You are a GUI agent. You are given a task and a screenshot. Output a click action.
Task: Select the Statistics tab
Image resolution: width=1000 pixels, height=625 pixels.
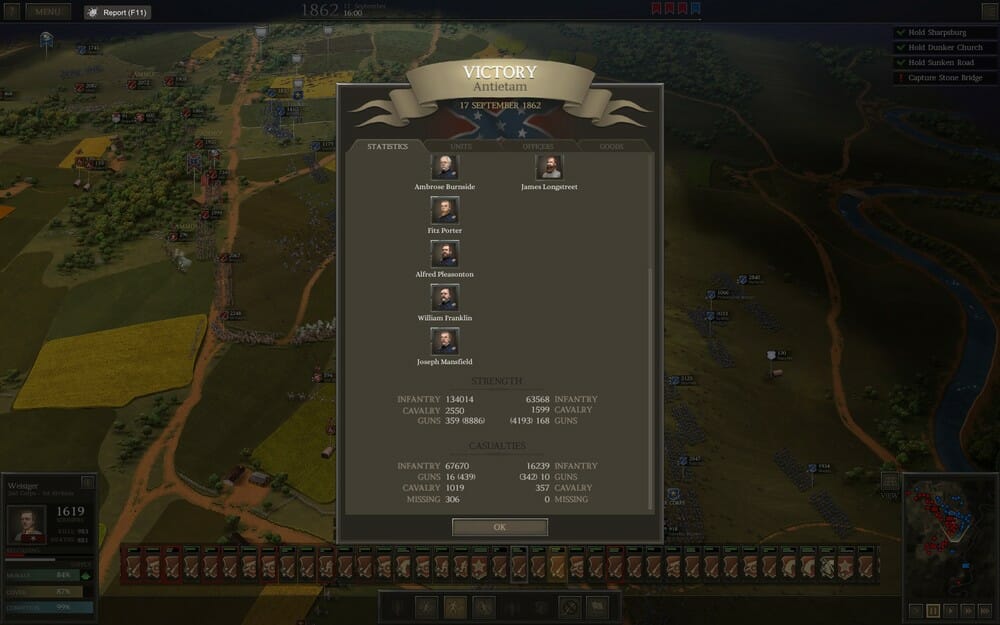pyautogui.click(x=387, y=147)
